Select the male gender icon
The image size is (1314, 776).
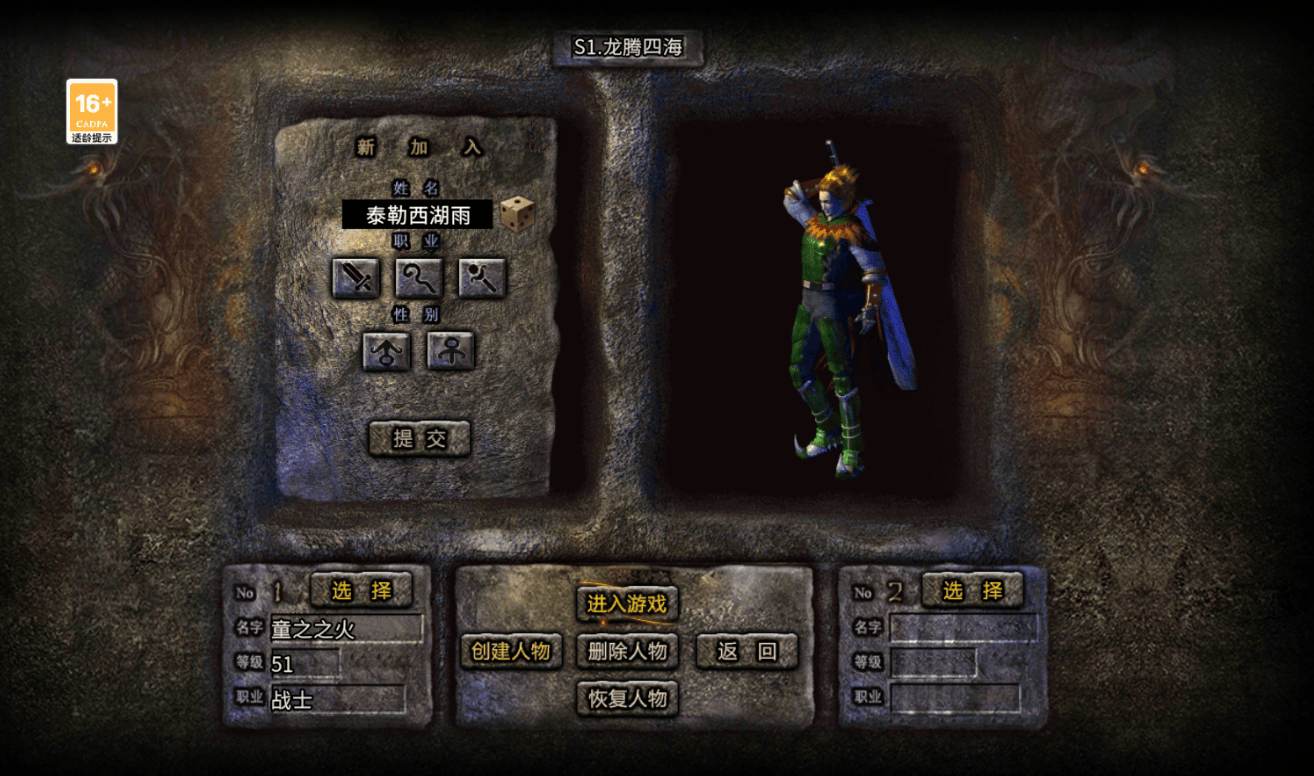coord(386,351)
